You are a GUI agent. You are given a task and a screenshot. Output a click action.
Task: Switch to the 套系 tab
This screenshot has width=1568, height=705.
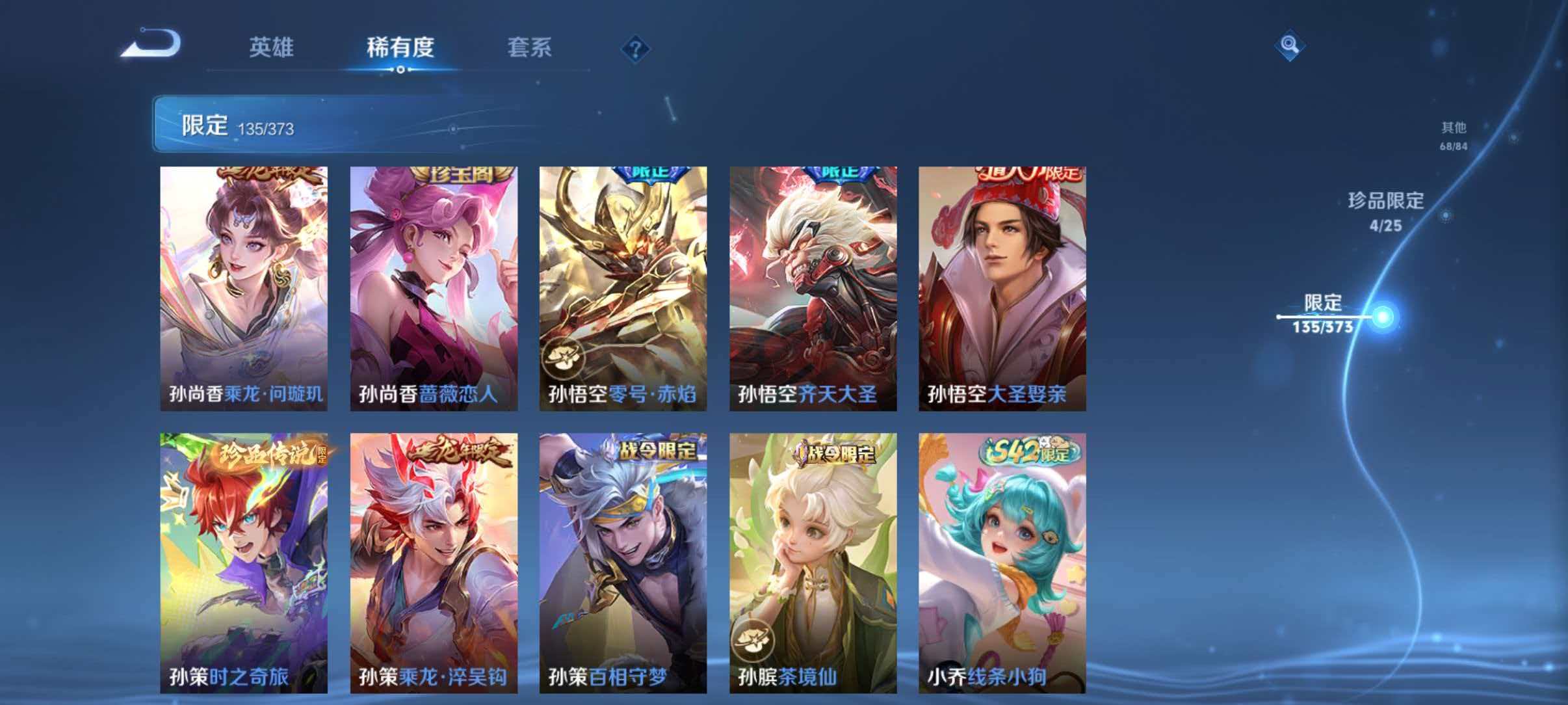pyautogui.click(x=530, y=47)
